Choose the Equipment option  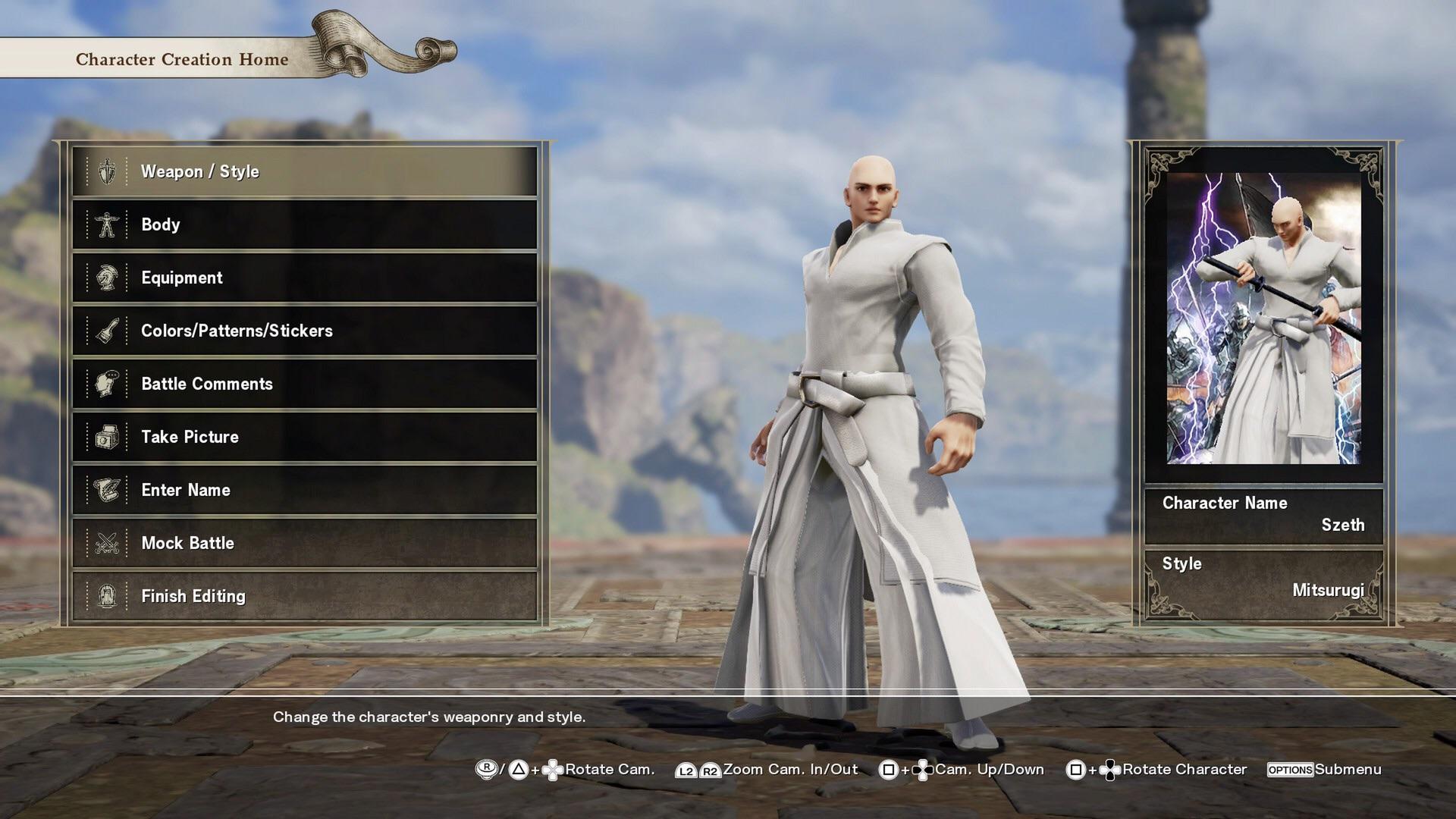click(x=305, y=278)
